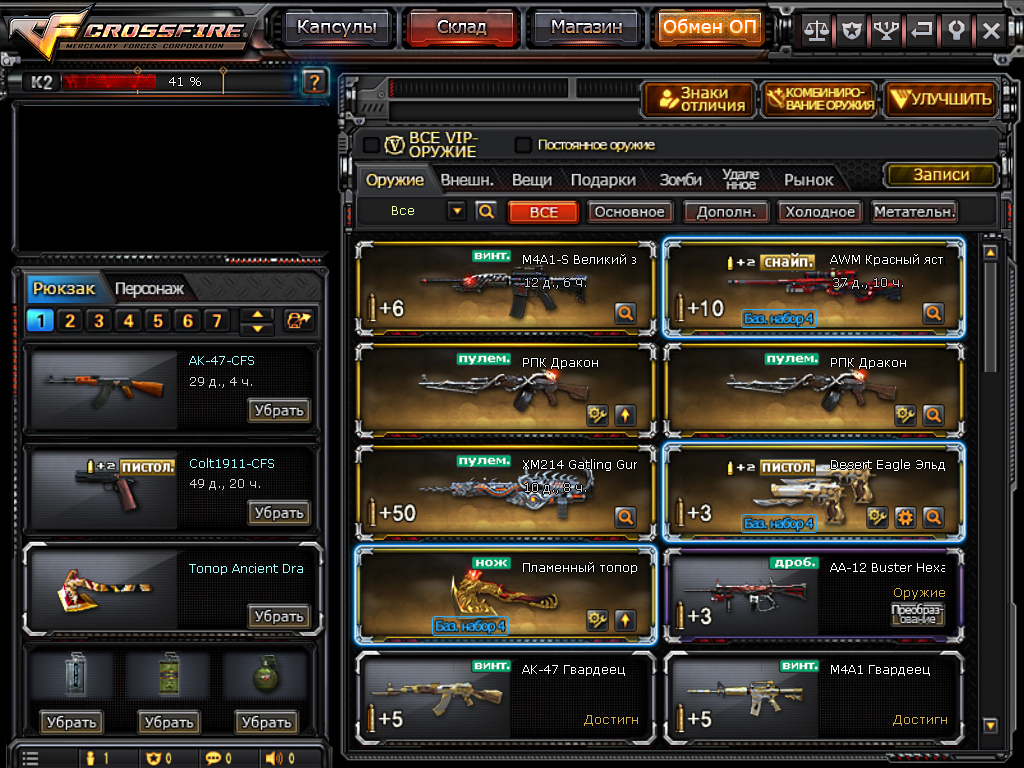1024x768 pixels.
Task: Close the inventory with the X button
Action: tap(991, 30)
